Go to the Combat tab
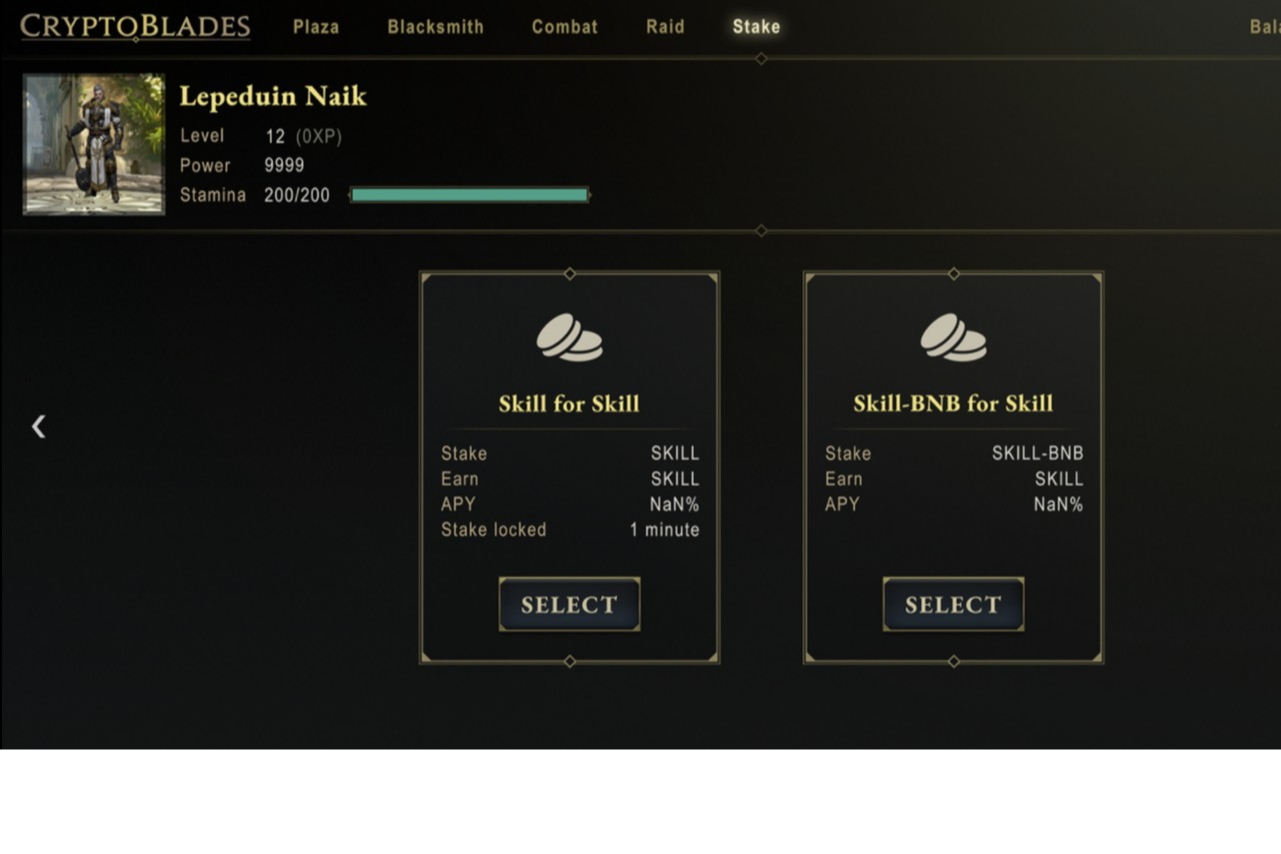Viewport: 1281px width, 854px height. [564, 27]
